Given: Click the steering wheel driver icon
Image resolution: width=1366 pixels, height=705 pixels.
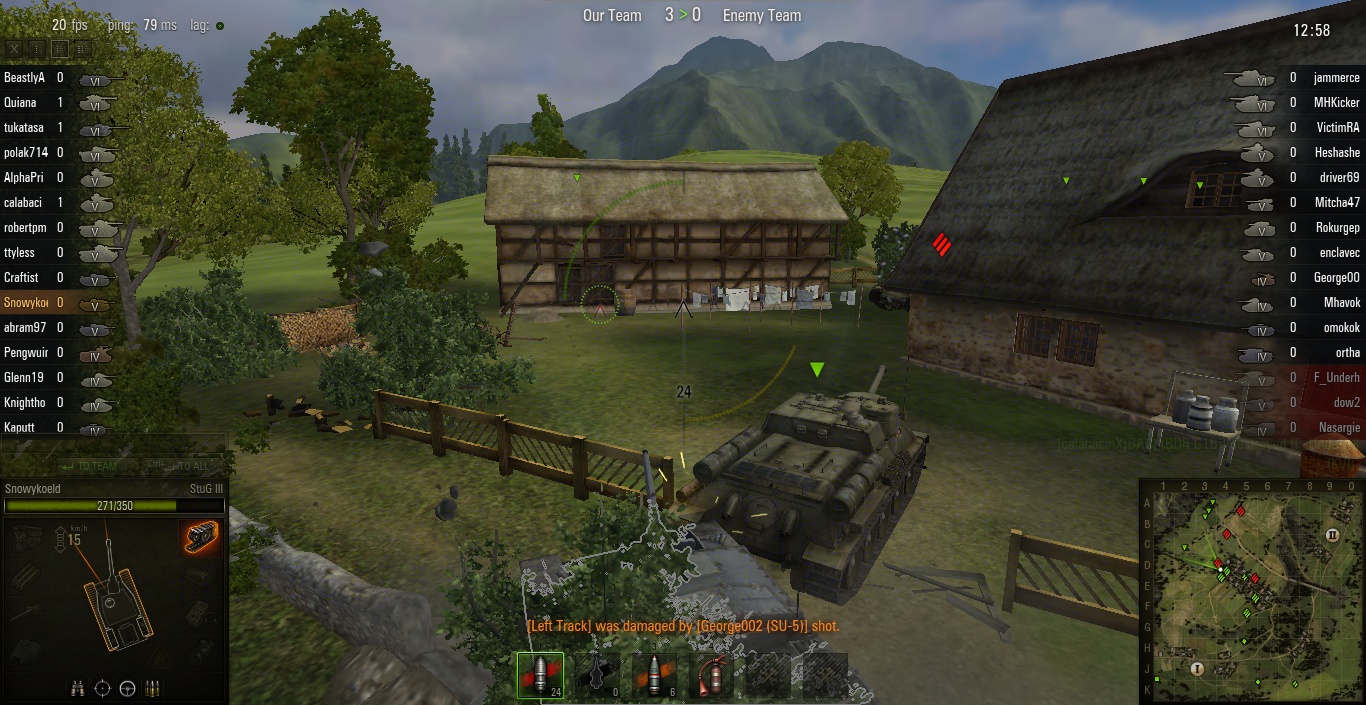Looking at the screenshot, I should tap(127, 688).
